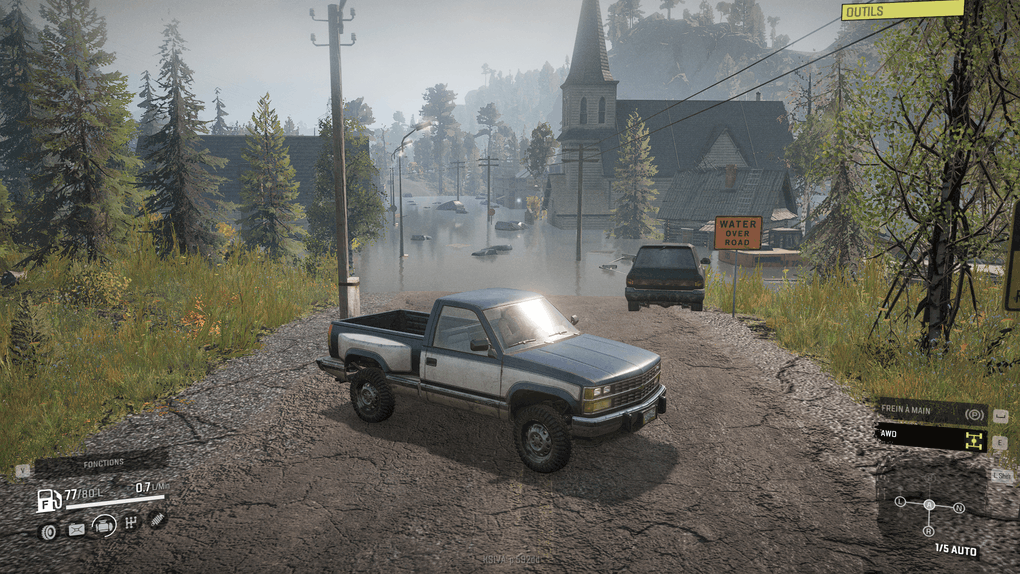
Task: Select the L low gear node
Action: 900,500
